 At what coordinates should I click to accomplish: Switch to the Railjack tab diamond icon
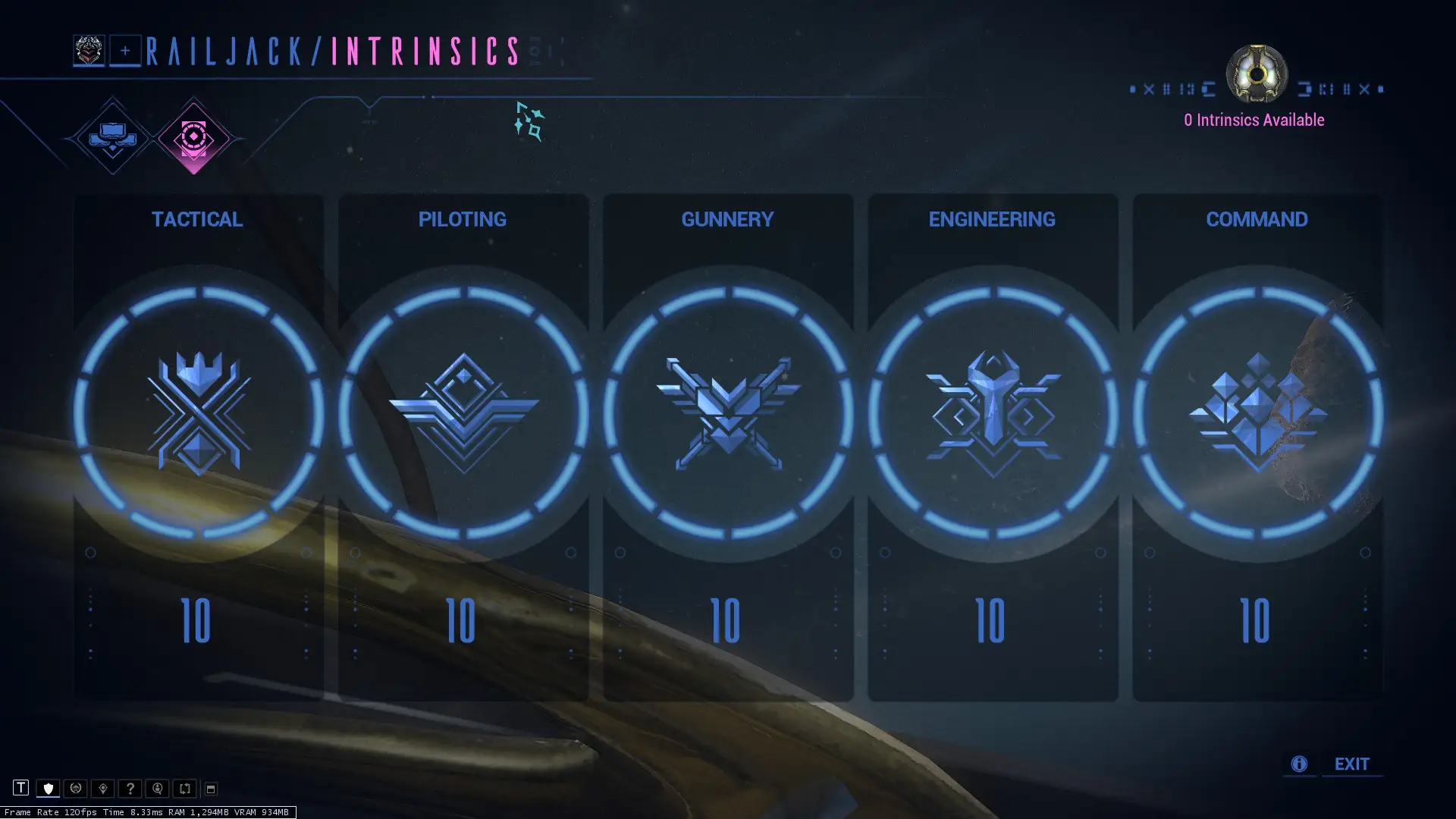111,136
